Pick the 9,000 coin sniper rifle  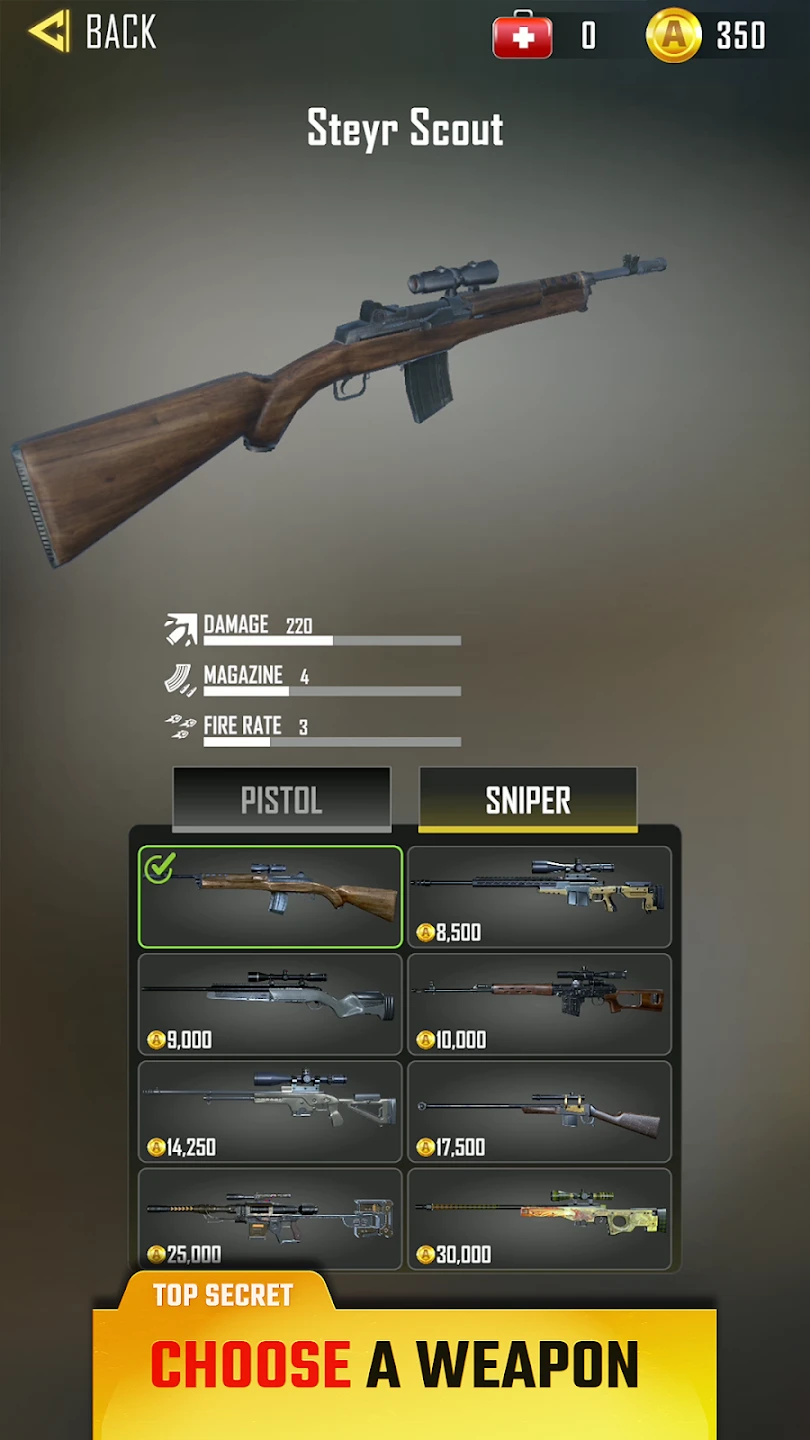(270, 1003)
